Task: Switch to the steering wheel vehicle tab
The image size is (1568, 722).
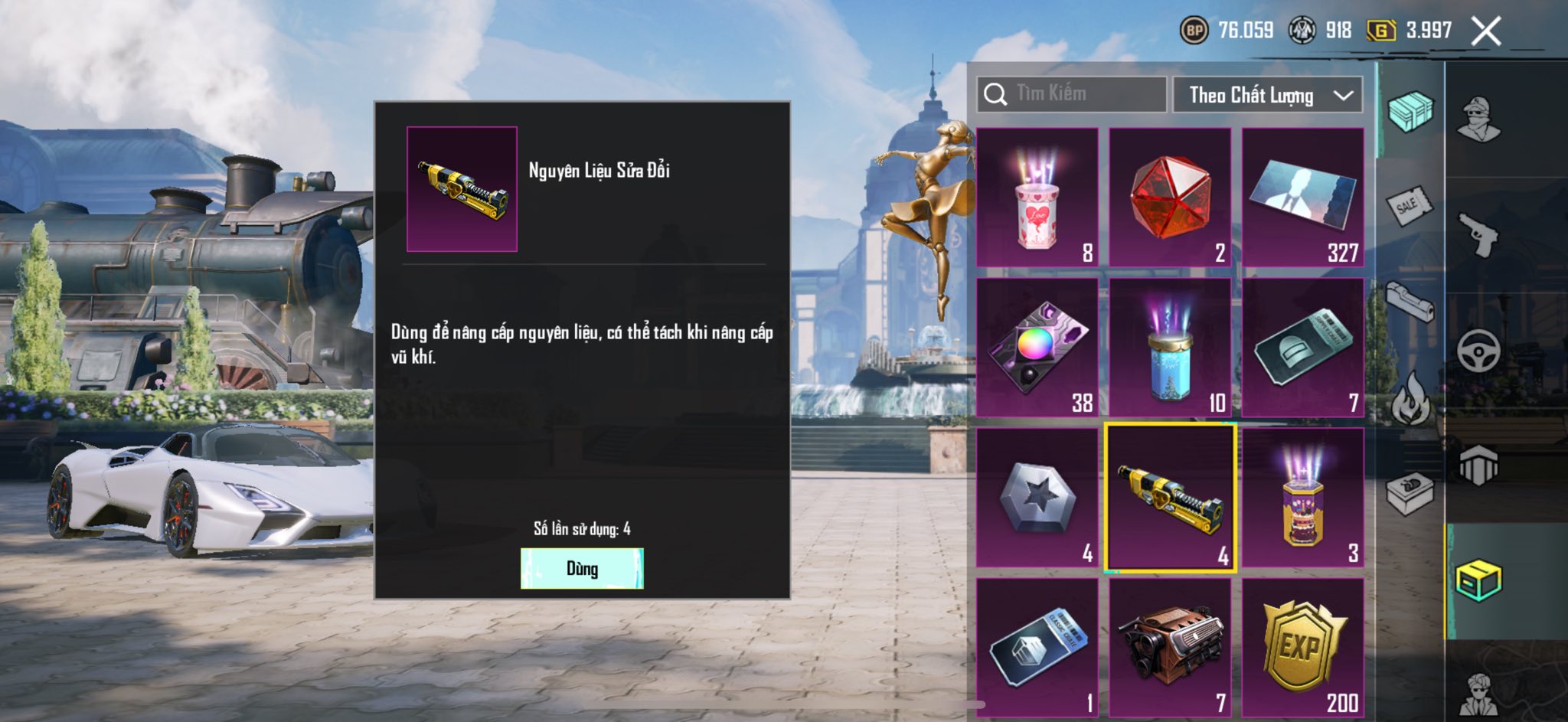Action: 1478,351
